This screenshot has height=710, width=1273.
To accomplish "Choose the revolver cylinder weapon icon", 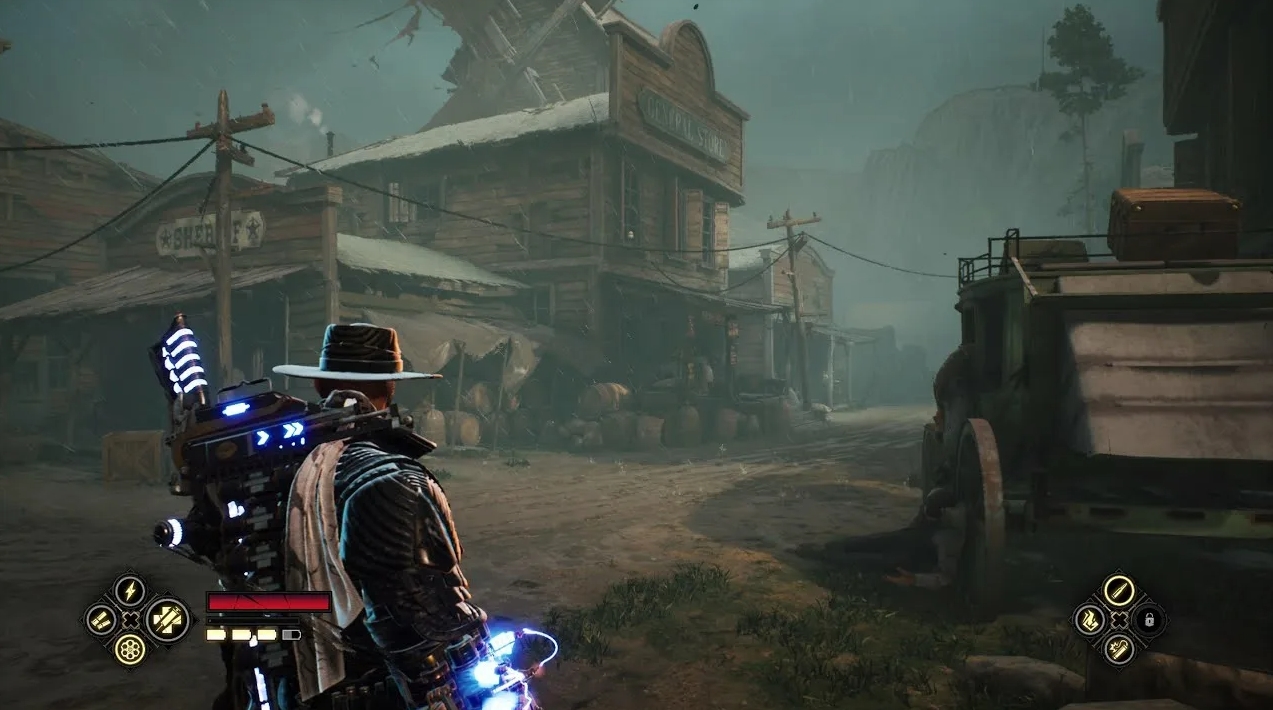I will pos(130,650).
